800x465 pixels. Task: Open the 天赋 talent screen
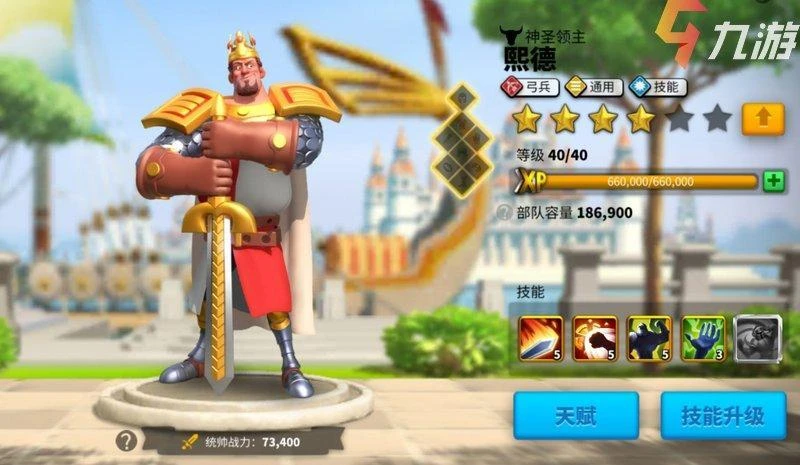point(576,415)
